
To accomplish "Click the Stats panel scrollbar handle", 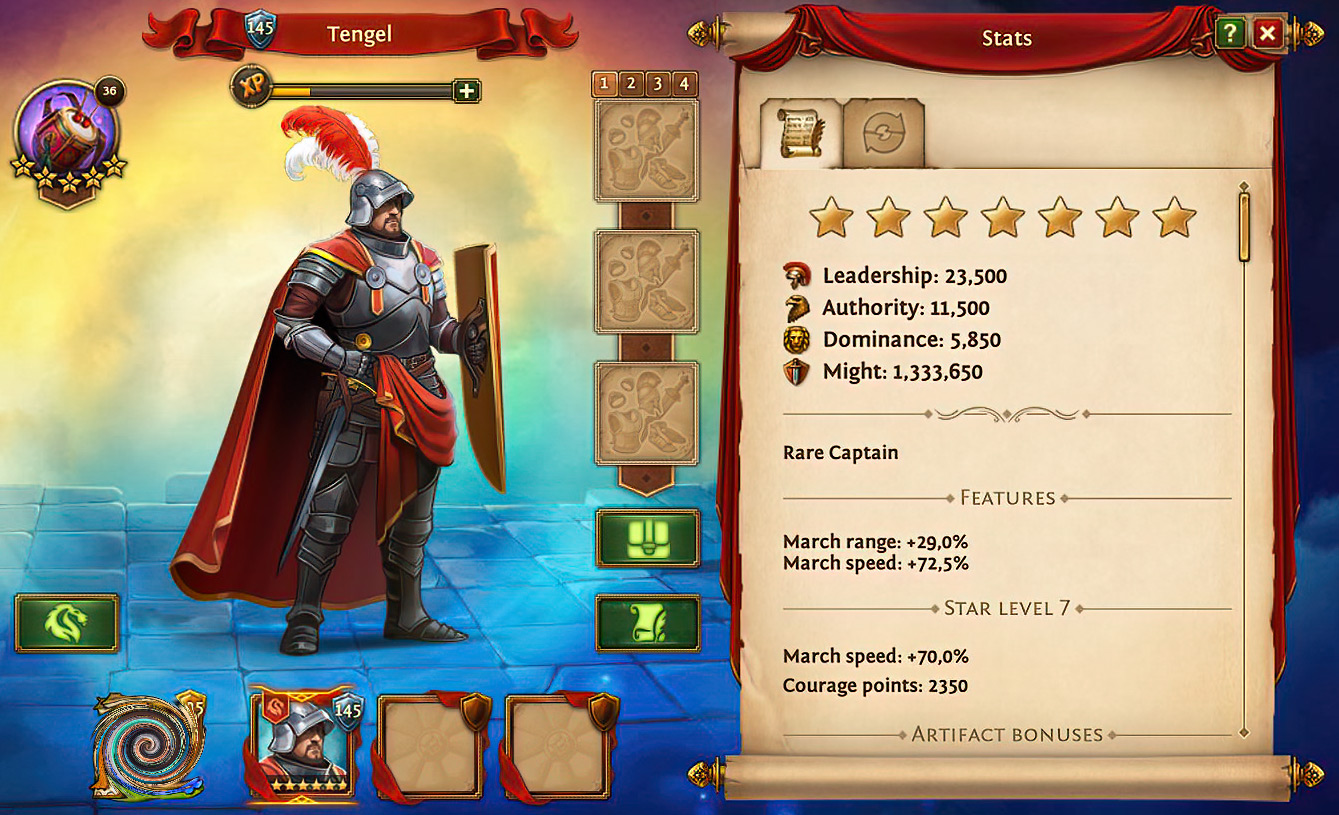I will tap(1244, 226).
